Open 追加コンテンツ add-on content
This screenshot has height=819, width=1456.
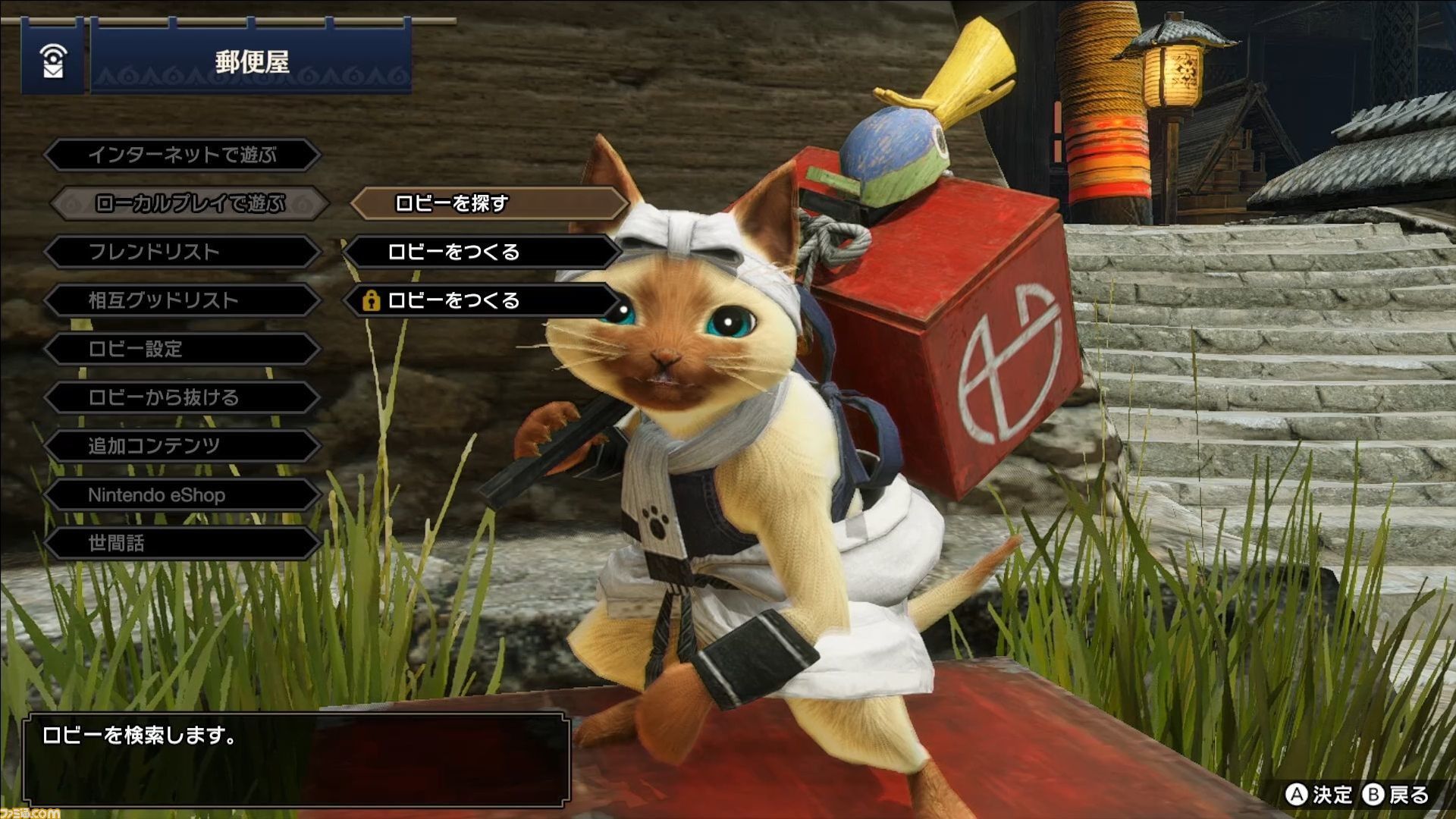(x=182, y=446)
